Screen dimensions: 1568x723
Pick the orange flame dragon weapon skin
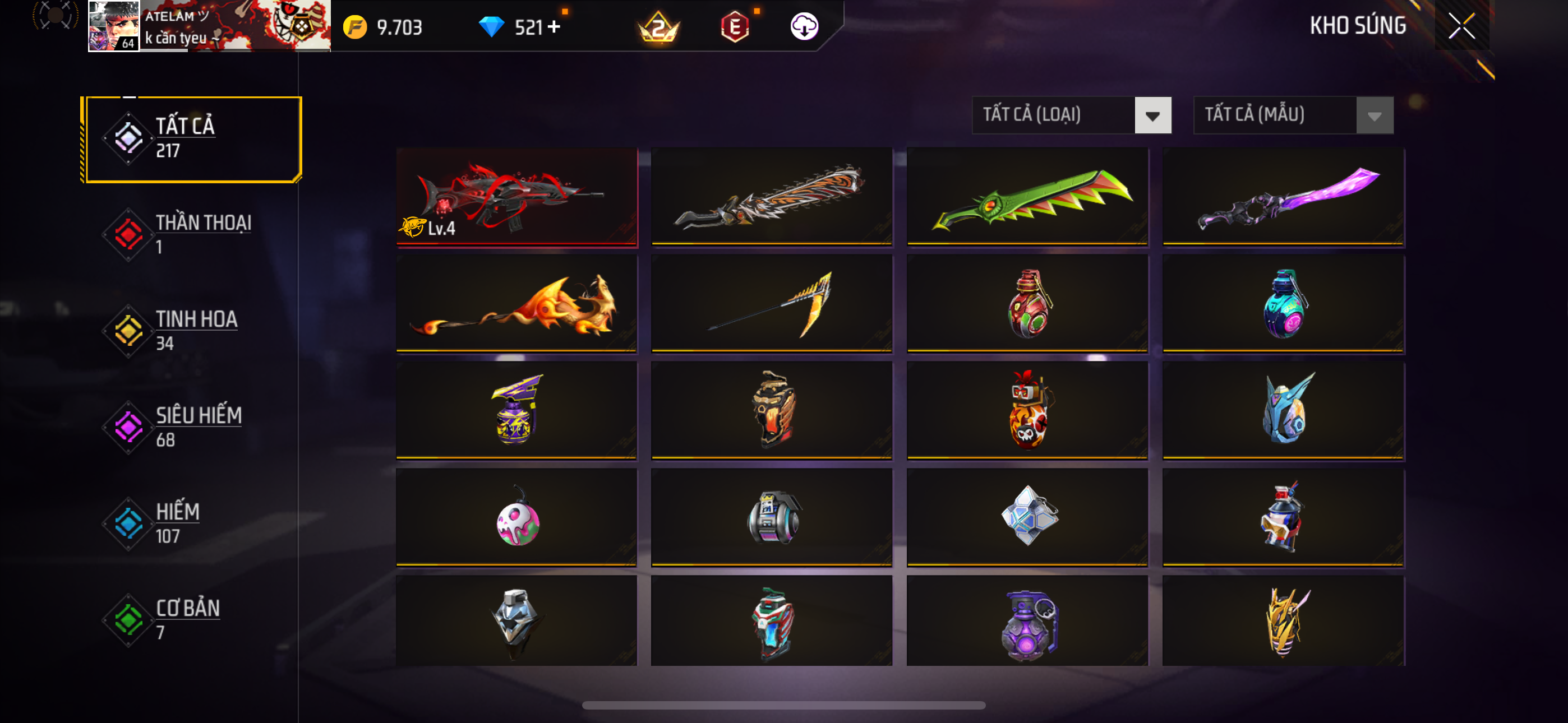[516, 304]
